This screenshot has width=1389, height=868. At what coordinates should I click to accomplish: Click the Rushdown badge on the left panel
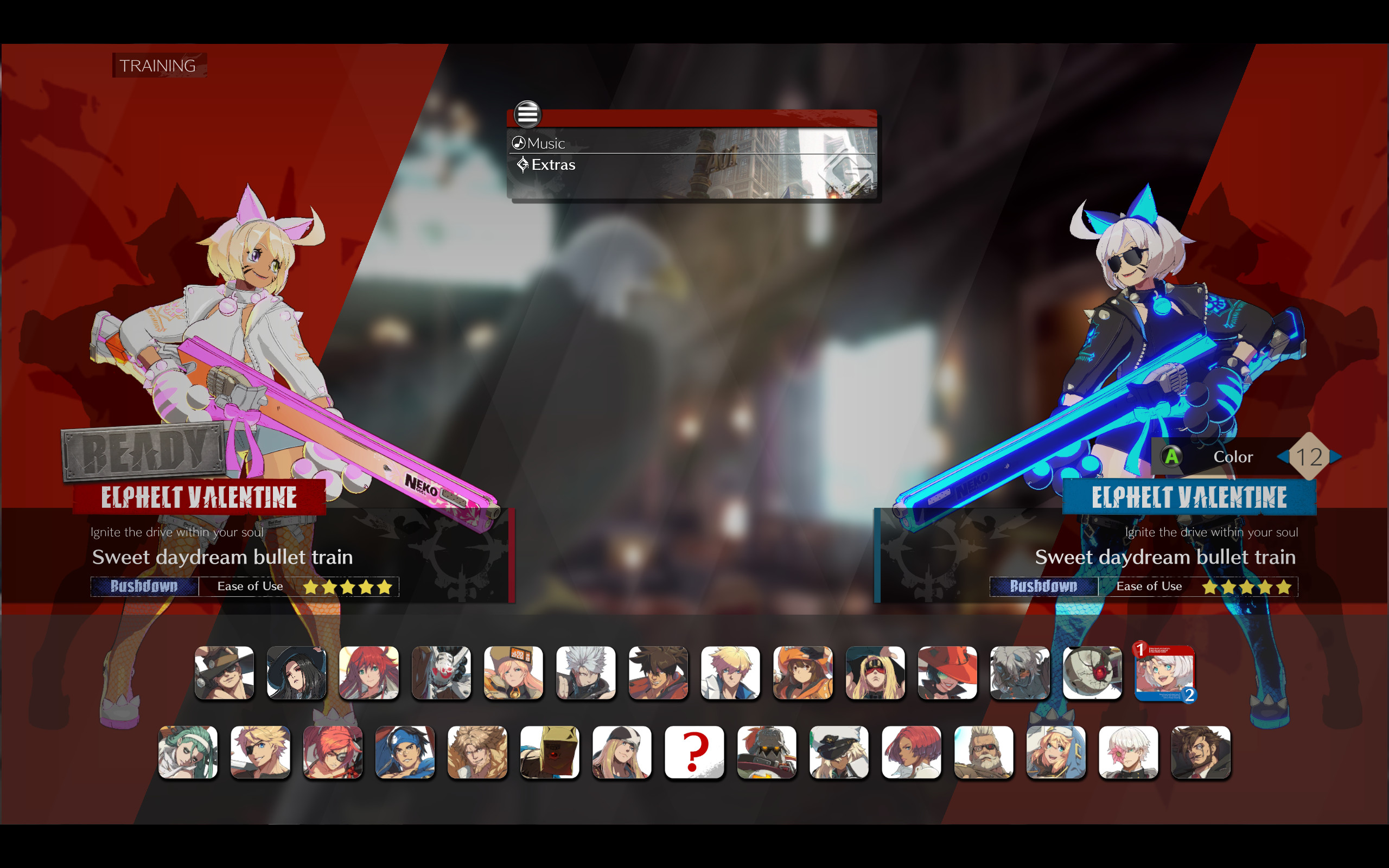[x=143, y=586]
